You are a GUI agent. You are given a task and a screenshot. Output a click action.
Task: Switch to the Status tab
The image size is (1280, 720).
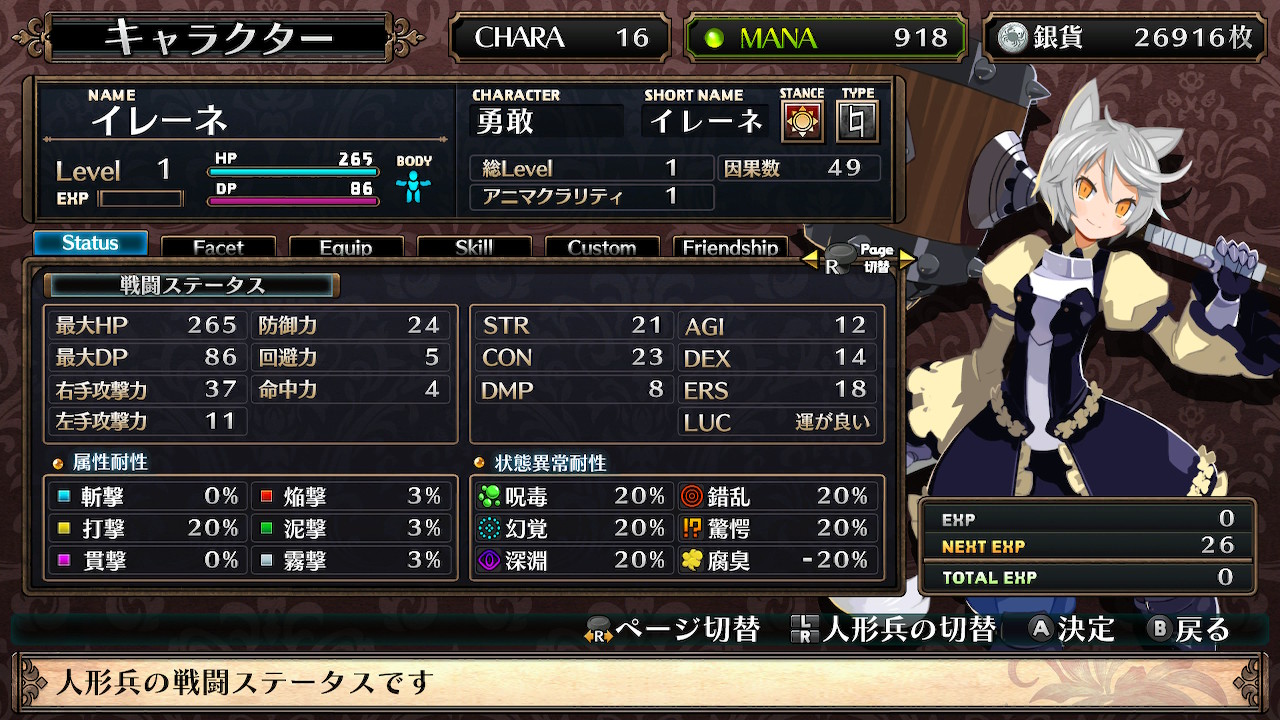tap(90, 243)
